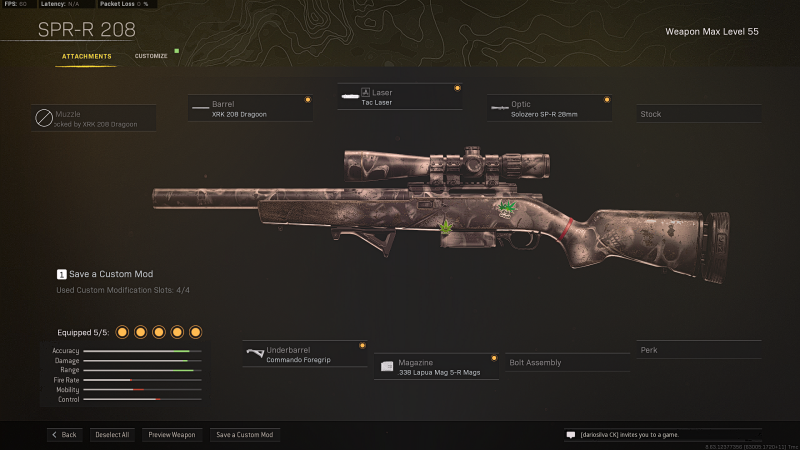Save a Custom Mod from bottom bar

click(245, 435)
